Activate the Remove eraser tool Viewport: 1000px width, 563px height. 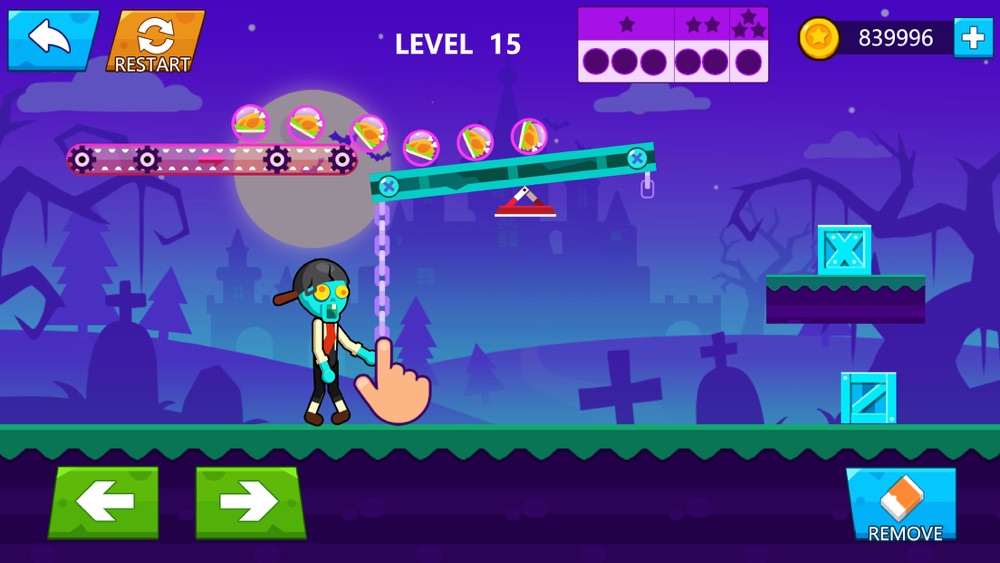(903, 505)
